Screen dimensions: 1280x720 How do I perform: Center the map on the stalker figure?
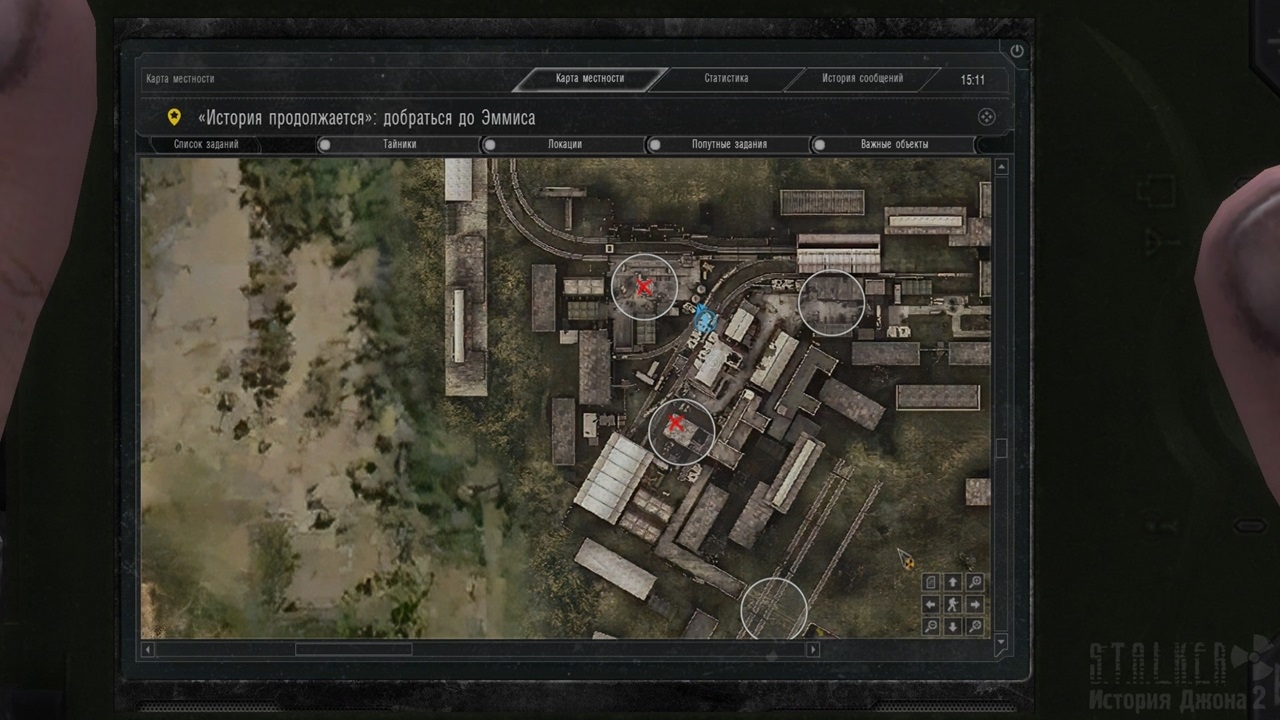click(x=953, y=604)
